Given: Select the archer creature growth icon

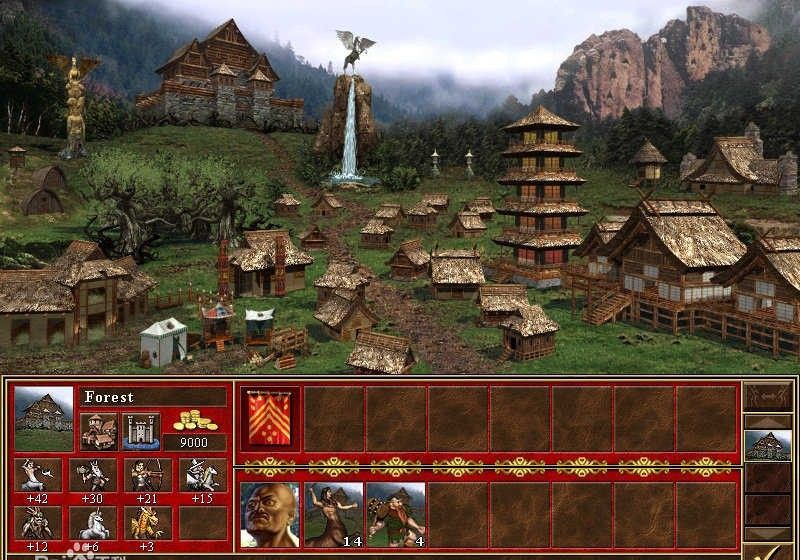Looking at the screenshot, I should [x=148, y=474].
